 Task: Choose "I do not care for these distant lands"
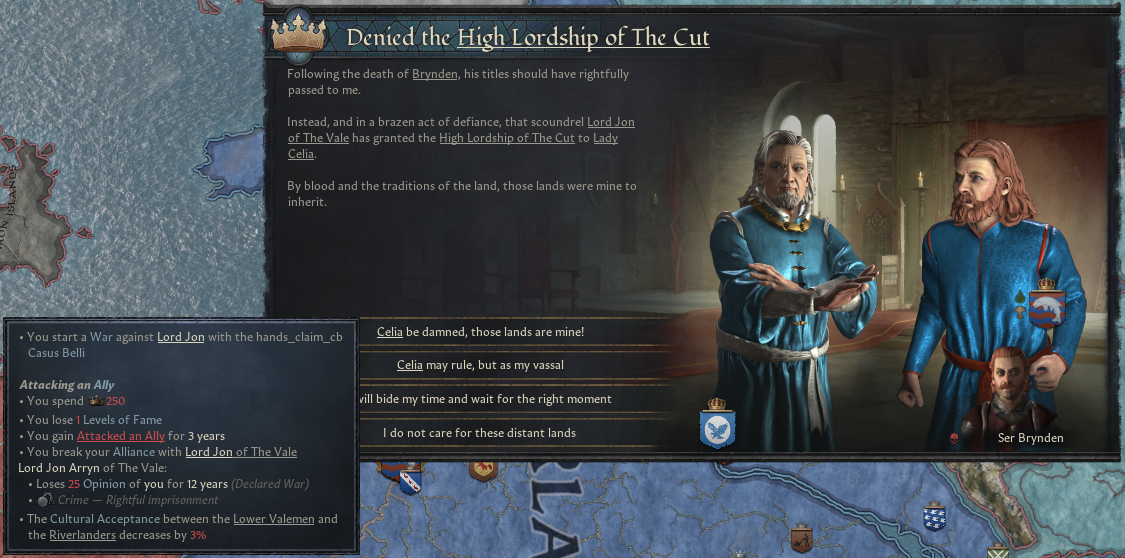point(480,433)
